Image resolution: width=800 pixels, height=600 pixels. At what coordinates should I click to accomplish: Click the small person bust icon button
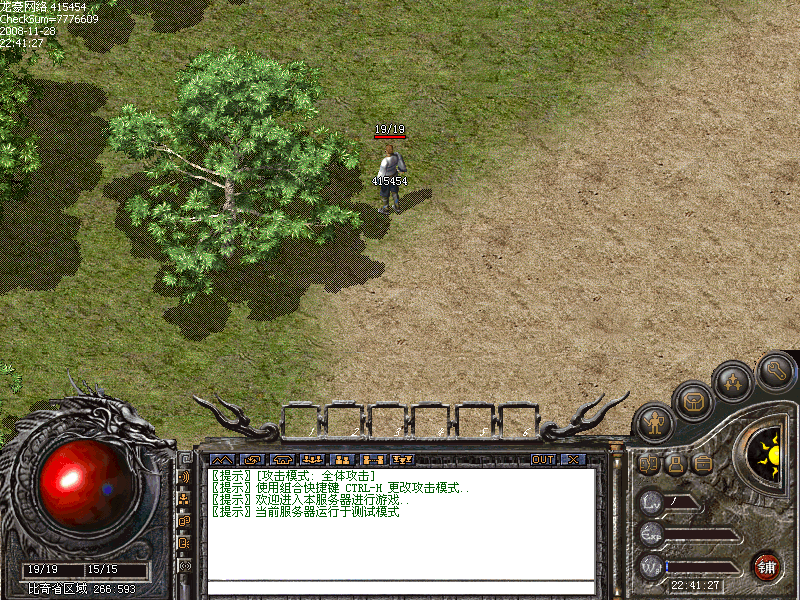(x=676, y=464)
